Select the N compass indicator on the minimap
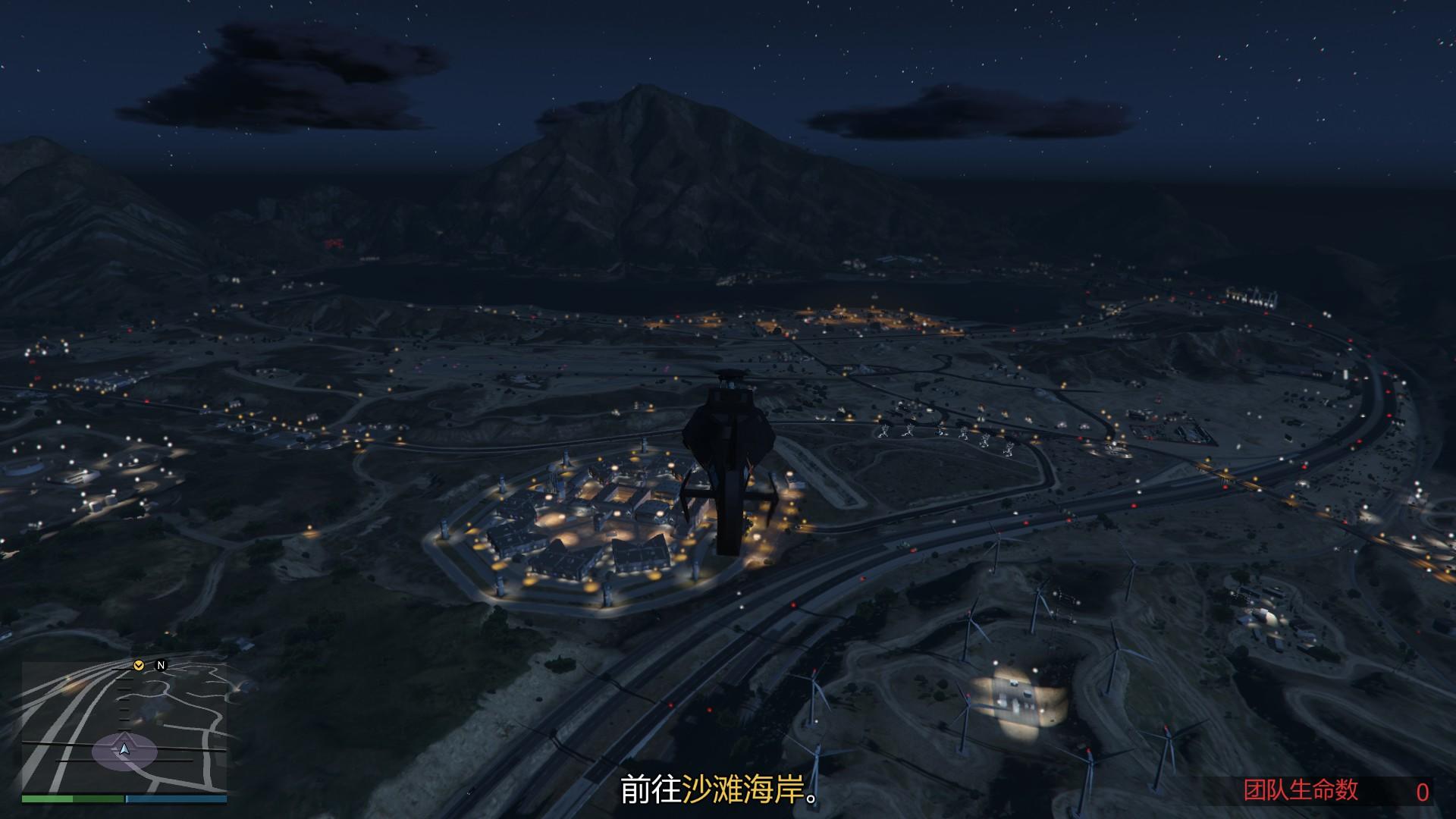The height and width of the screenshot is (819, 1456). click(161, 666)
